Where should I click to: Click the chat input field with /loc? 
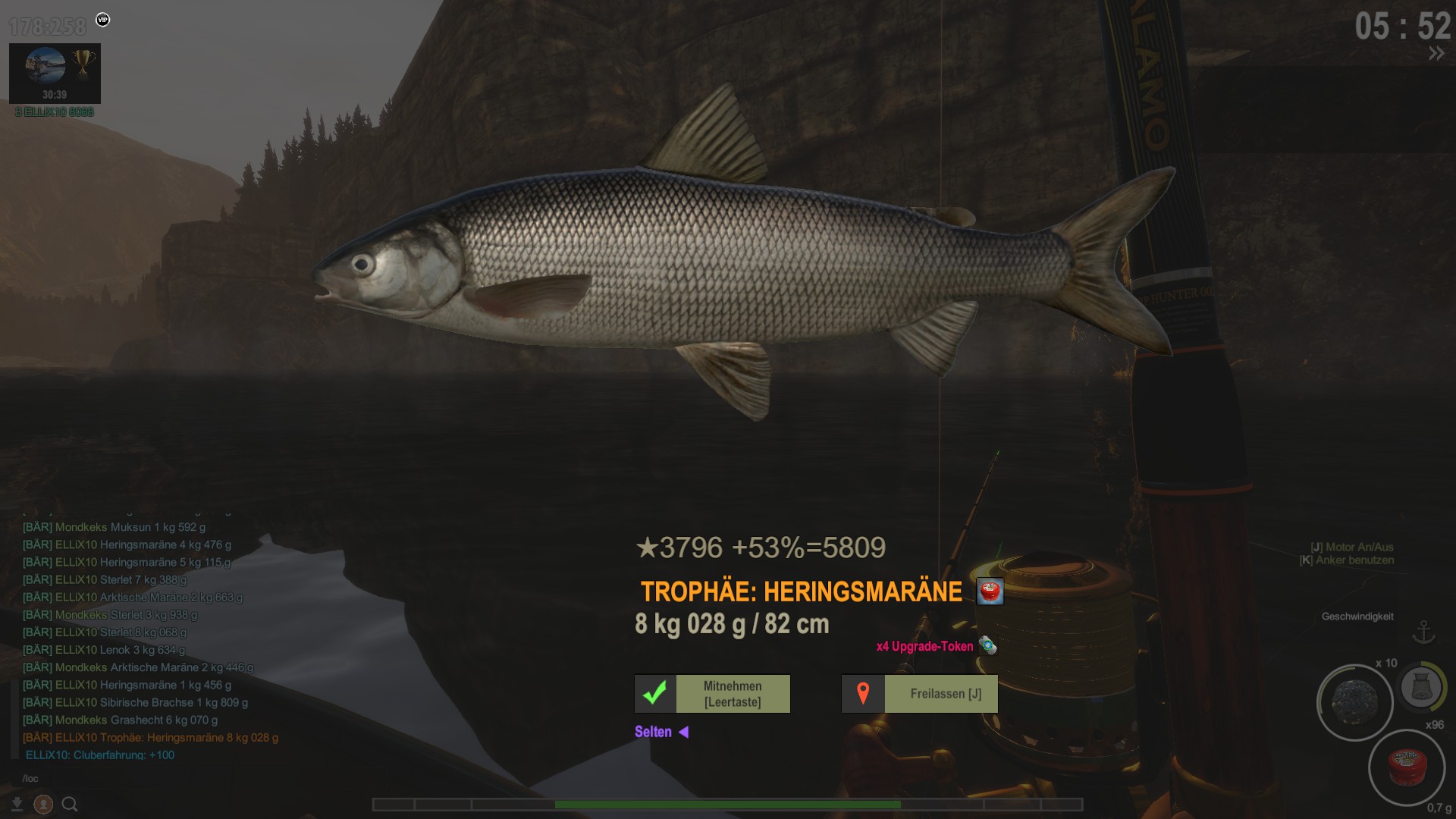click(x=152, y=779)
